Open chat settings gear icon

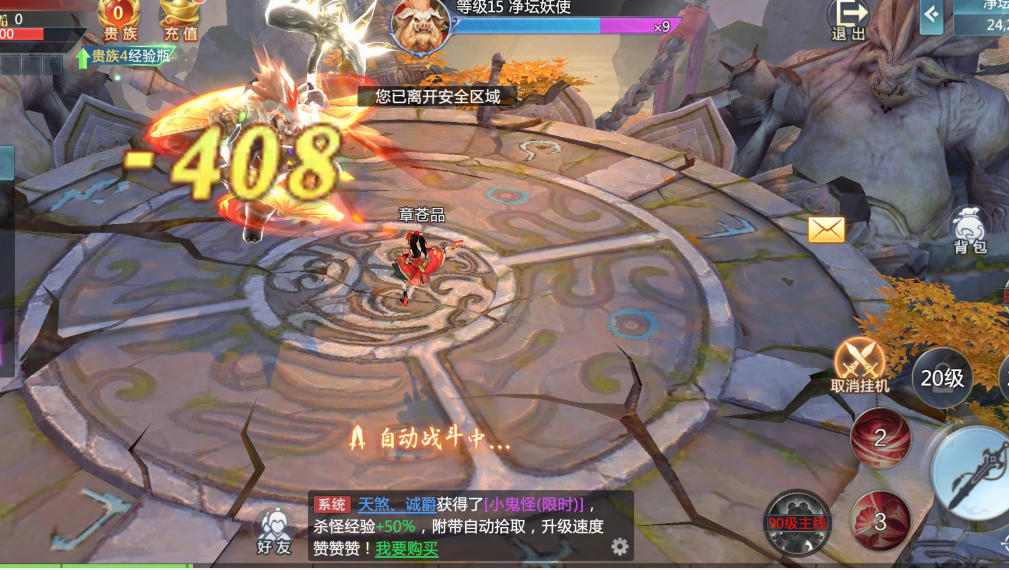(x=620, y=546)
